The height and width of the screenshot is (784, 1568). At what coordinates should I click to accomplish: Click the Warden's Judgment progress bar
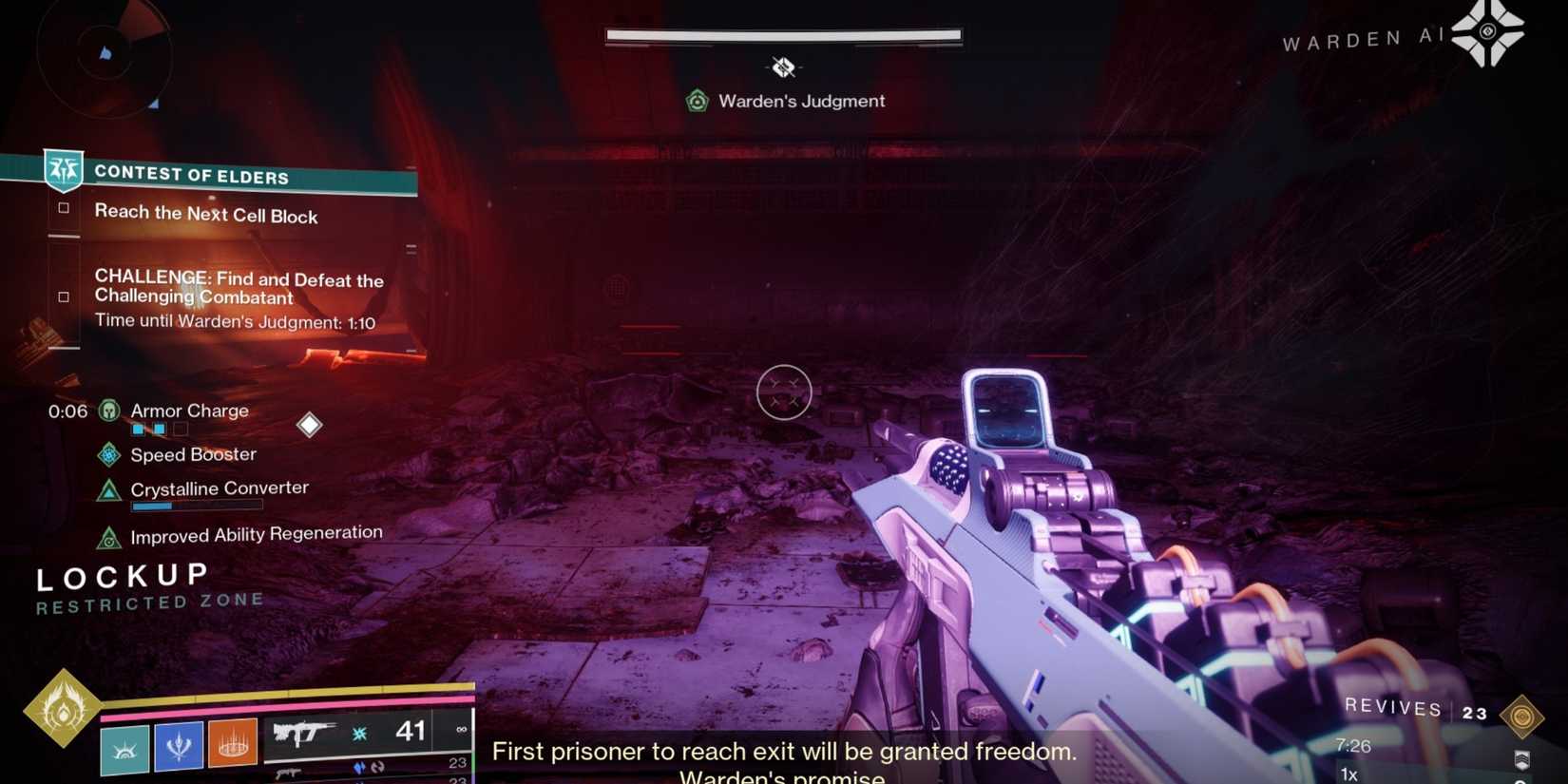pos(783,34)
